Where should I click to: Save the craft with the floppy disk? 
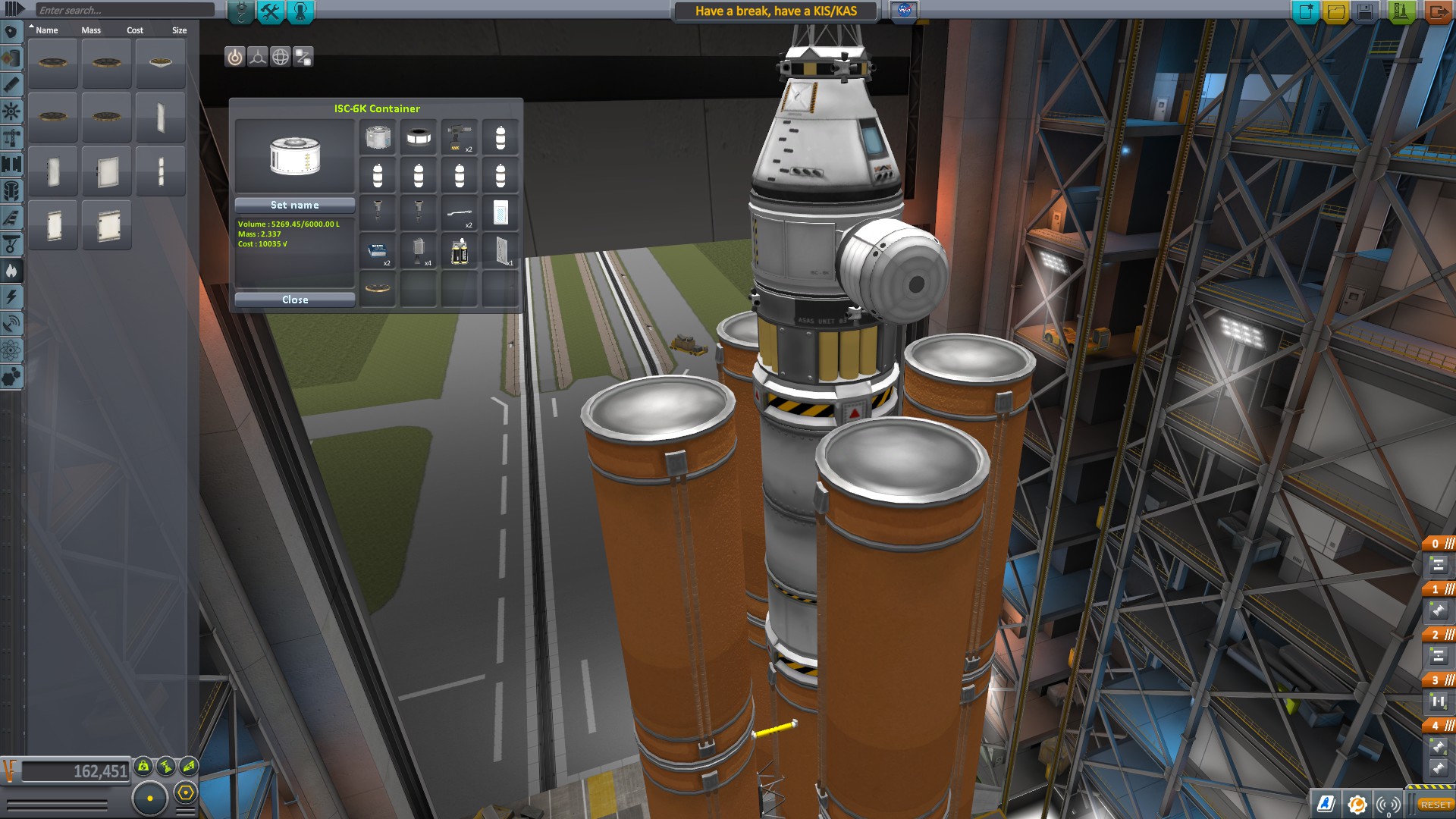point(1366,11)
